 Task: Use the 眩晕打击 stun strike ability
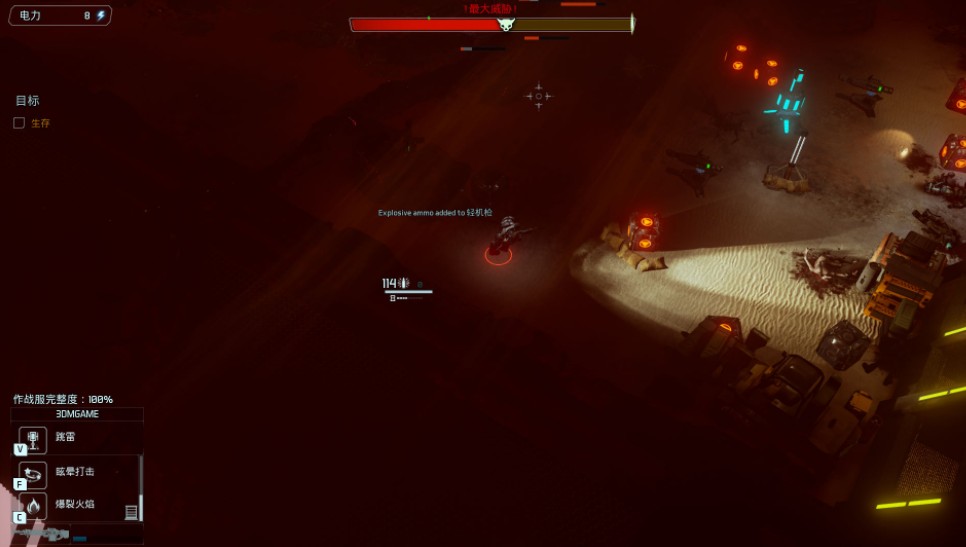pos(33,474)
